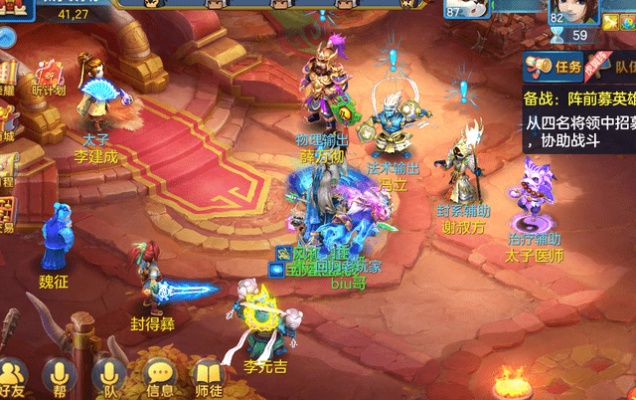Viewport: 636px width, 400px height.
Task: Collapse the left-side menu arrow
Action: [6, 38]
